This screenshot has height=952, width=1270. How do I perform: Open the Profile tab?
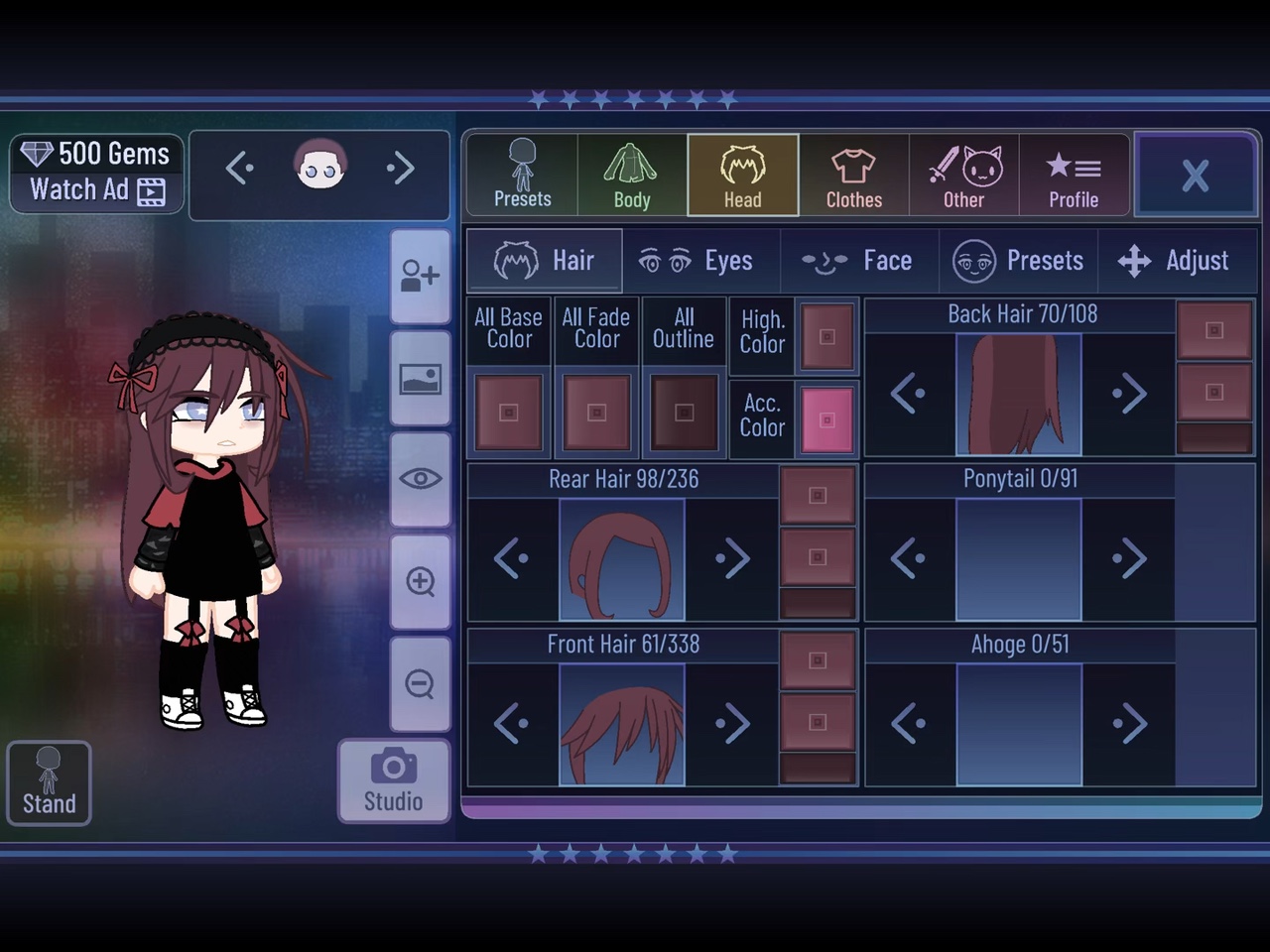coord(1074,176)
